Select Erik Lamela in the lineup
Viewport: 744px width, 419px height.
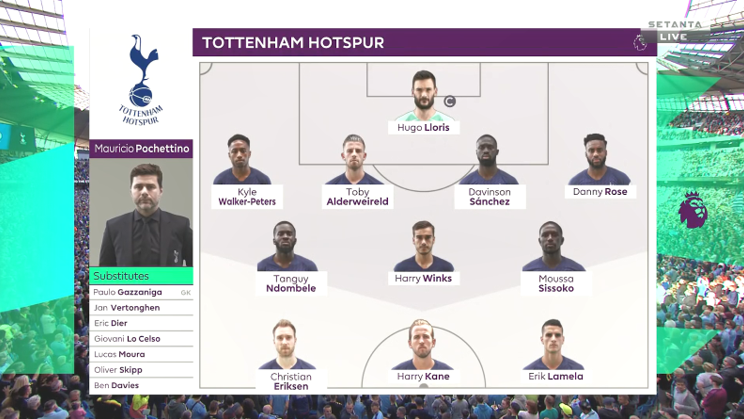[553, 353]
